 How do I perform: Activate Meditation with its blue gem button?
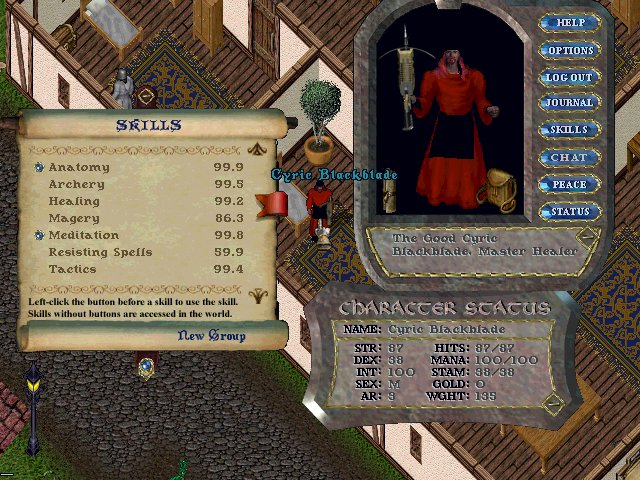(x=40, y=236)
